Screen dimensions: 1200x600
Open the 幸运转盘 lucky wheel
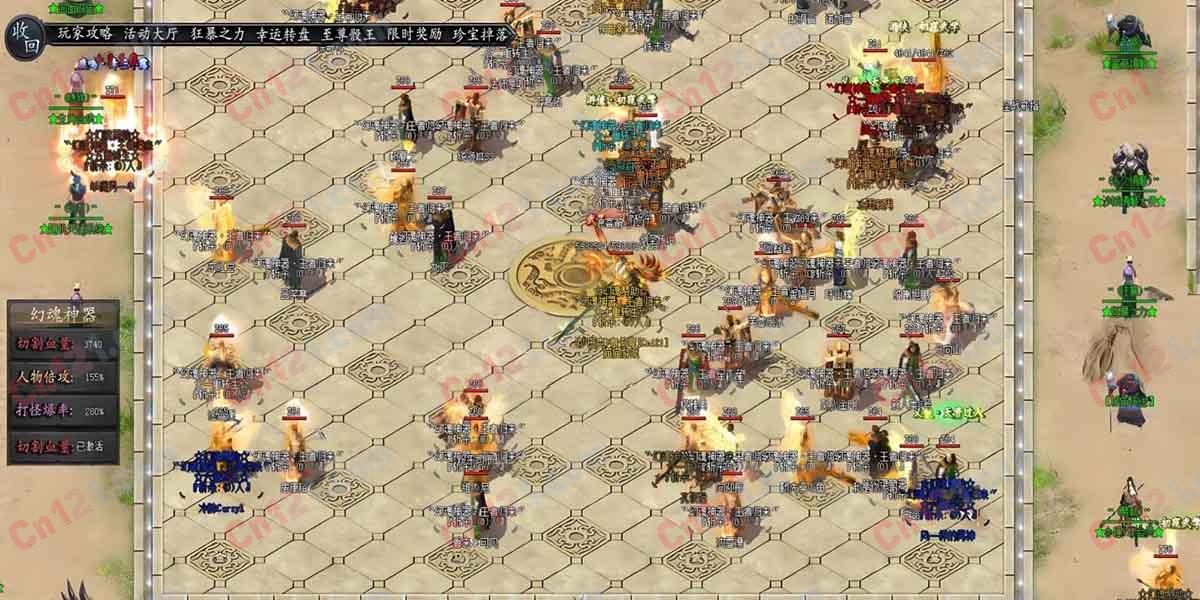[282, 33]
